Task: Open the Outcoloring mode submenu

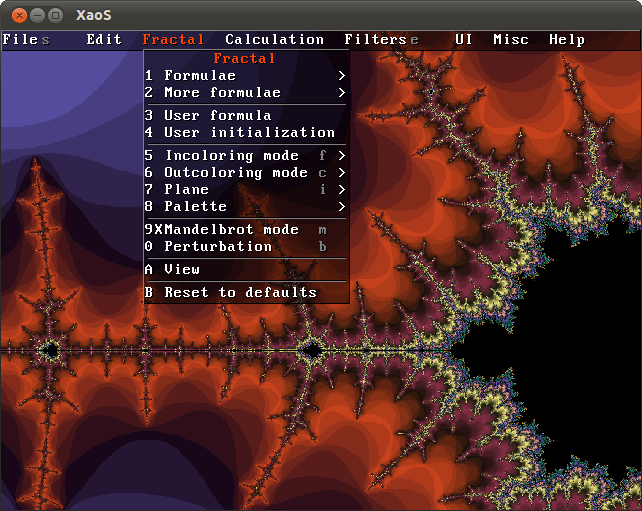Action: (236, 173)
